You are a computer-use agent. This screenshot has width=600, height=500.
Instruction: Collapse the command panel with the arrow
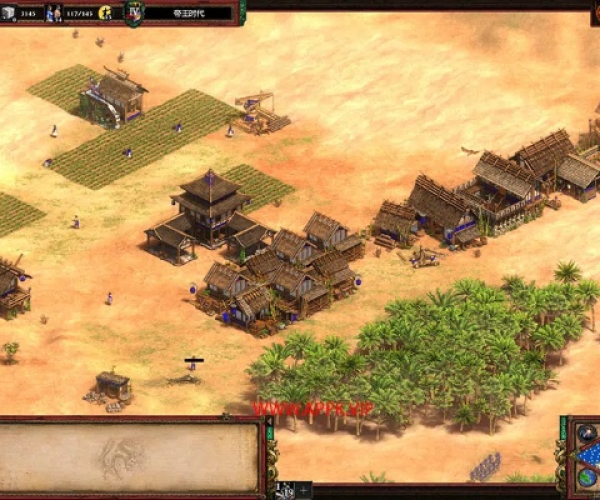point(270,421)
